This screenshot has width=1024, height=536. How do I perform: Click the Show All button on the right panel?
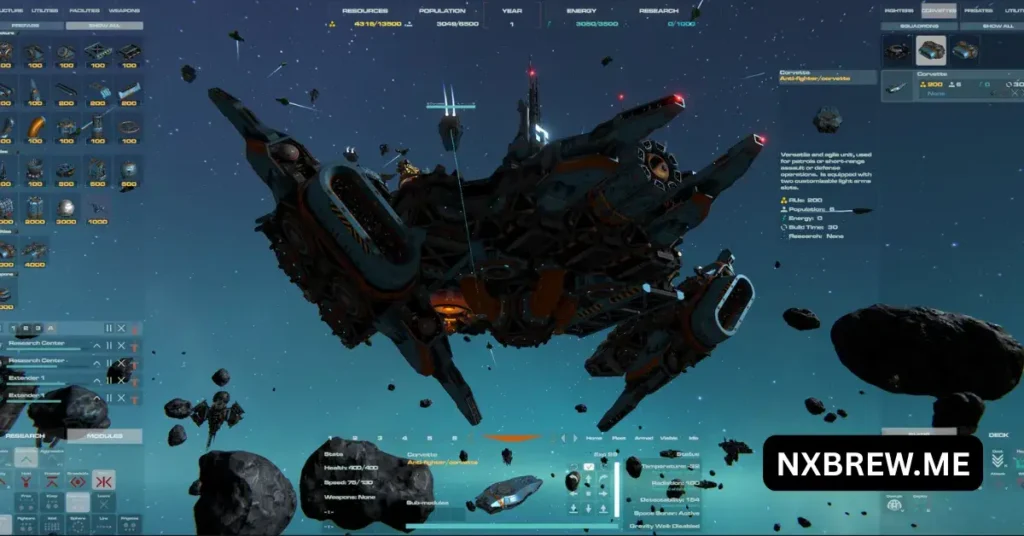(997, 26)
